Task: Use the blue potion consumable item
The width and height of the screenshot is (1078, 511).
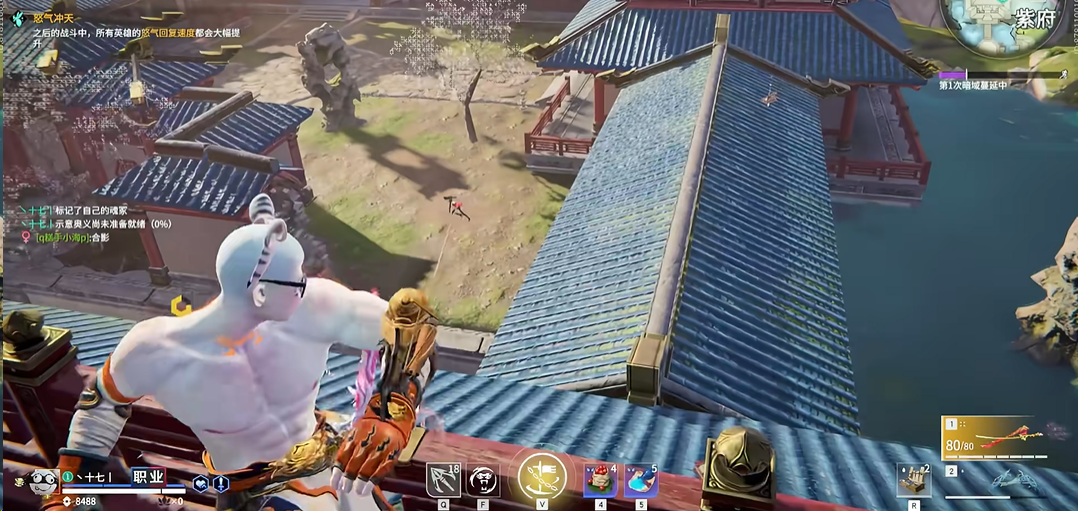Action: click(x=640, y=480)
